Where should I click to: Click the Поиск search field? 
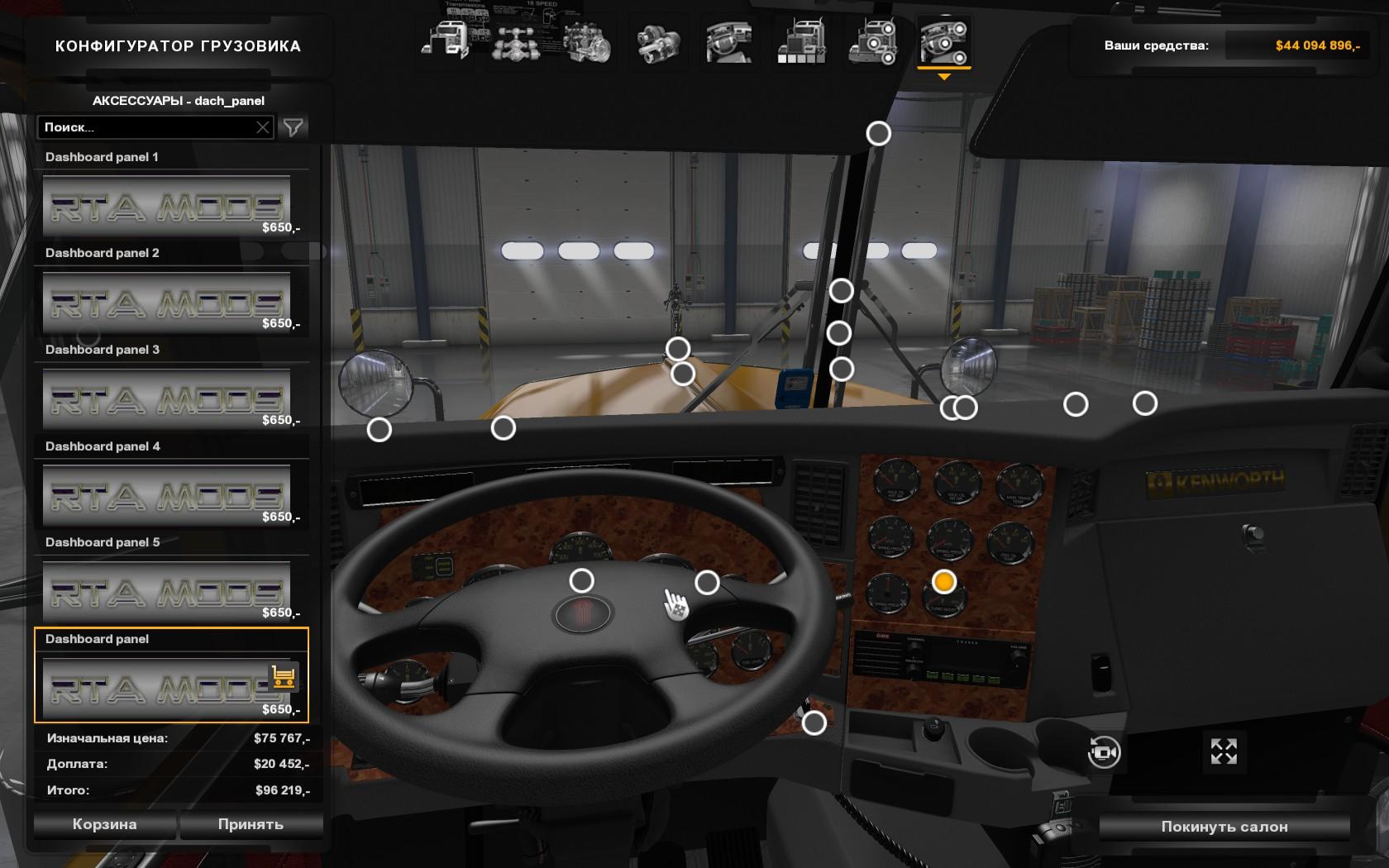click(x=147, y=127)
